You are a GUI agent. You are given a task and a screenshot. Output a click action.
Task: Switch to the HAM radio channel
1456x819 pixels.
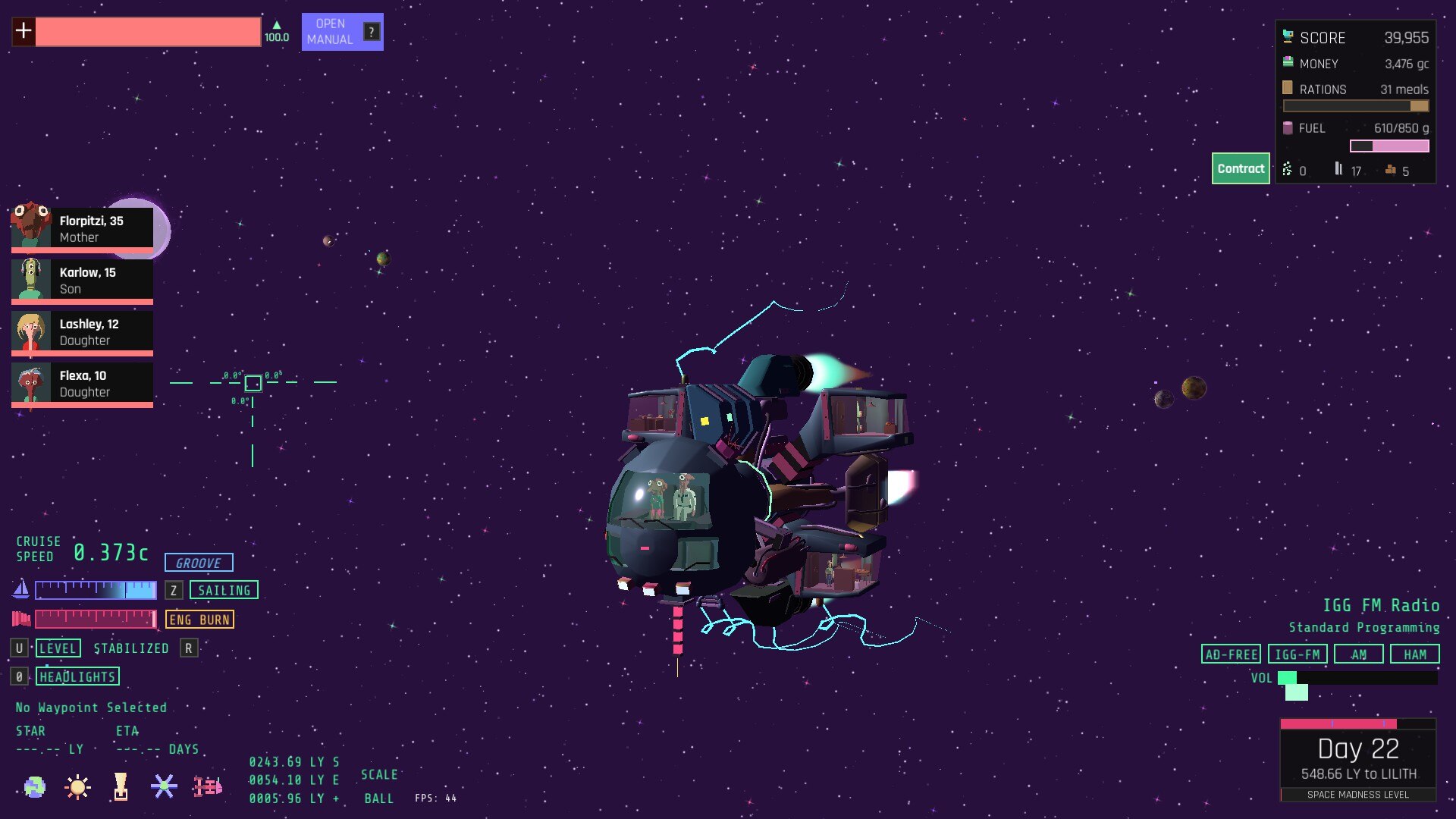click(1414, 654)
